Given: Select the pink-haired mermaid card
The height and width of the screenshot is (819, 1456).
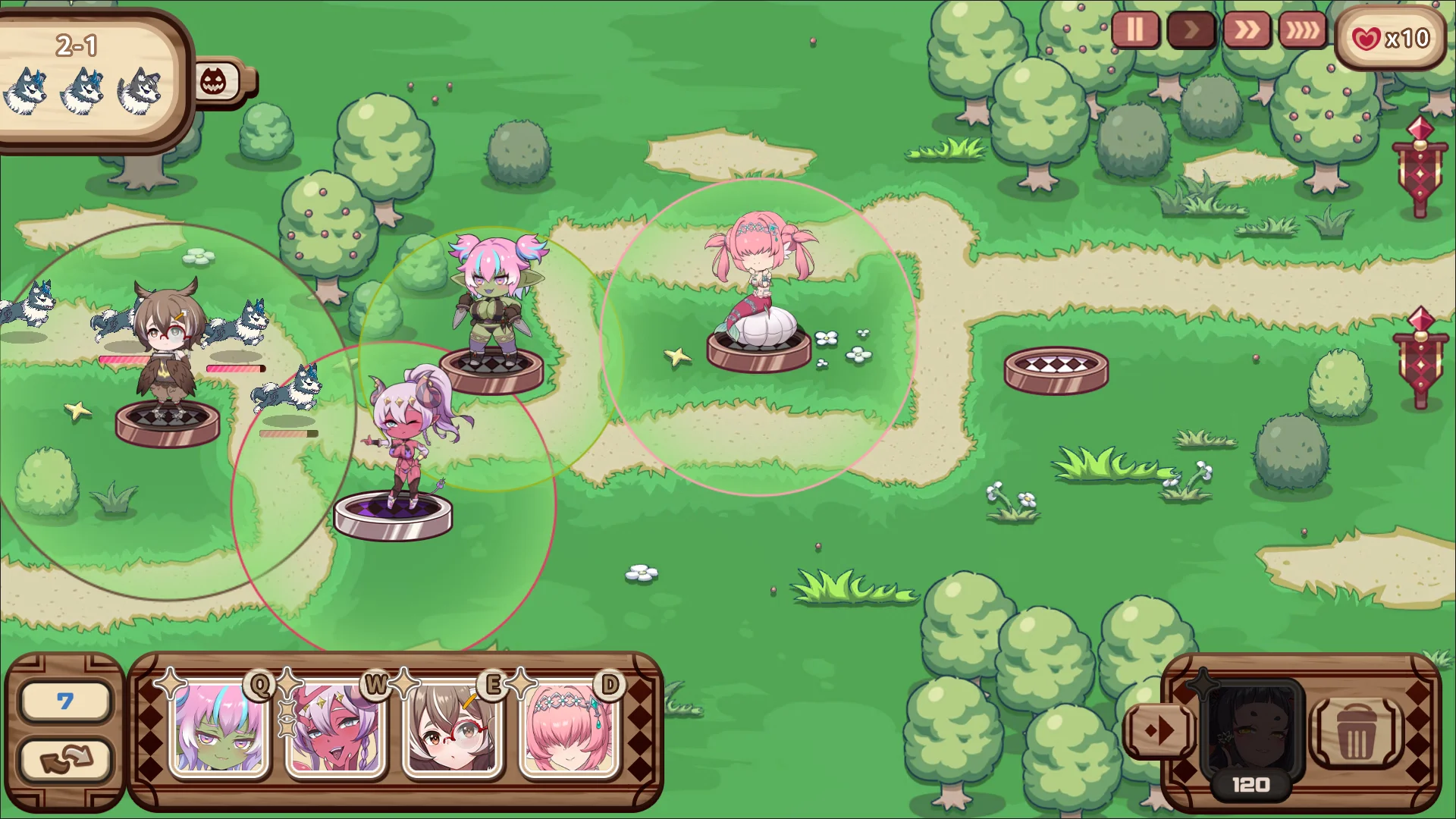Looking at the screenshot, I should click(x=570, y=730).
